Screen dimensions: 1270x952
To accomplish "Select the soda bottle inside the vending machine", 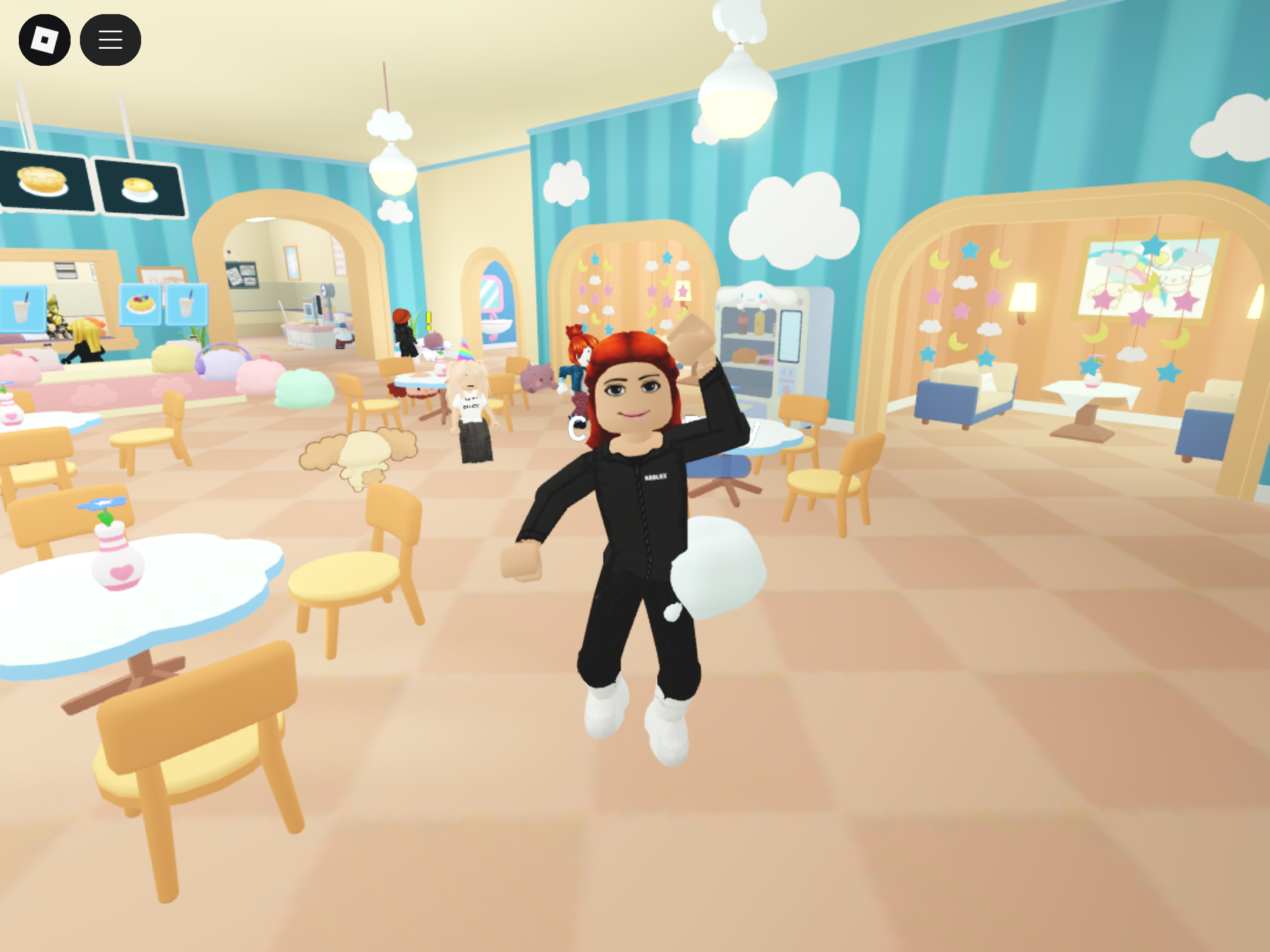I will tap(743, 323).
